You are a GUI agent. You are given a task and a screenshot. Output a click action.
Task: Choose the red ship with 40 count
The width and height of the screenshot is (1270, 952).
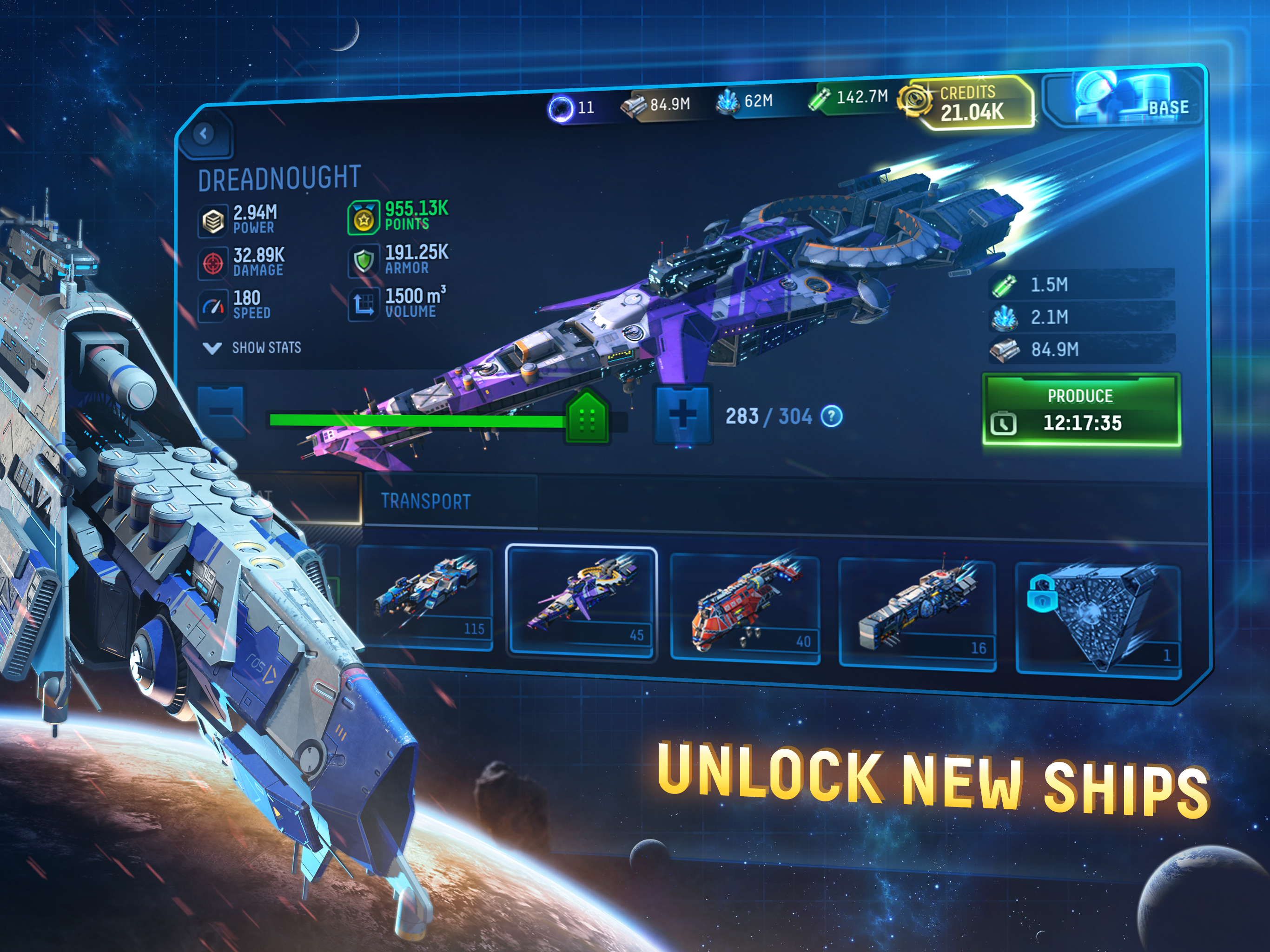[745, 608]
